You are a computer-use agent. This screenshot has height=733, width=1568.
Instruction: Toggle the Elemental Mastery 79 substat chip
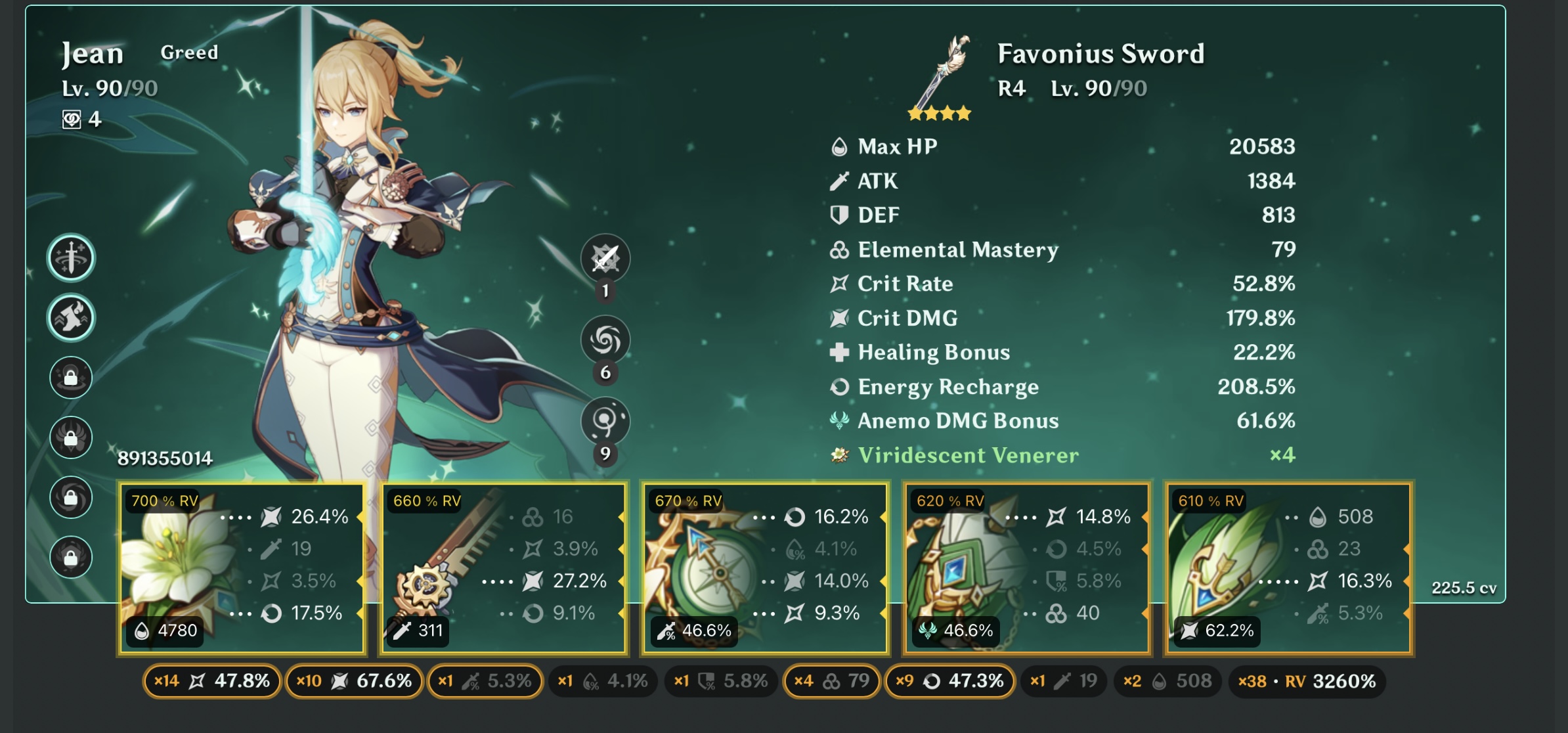point(831,681)
